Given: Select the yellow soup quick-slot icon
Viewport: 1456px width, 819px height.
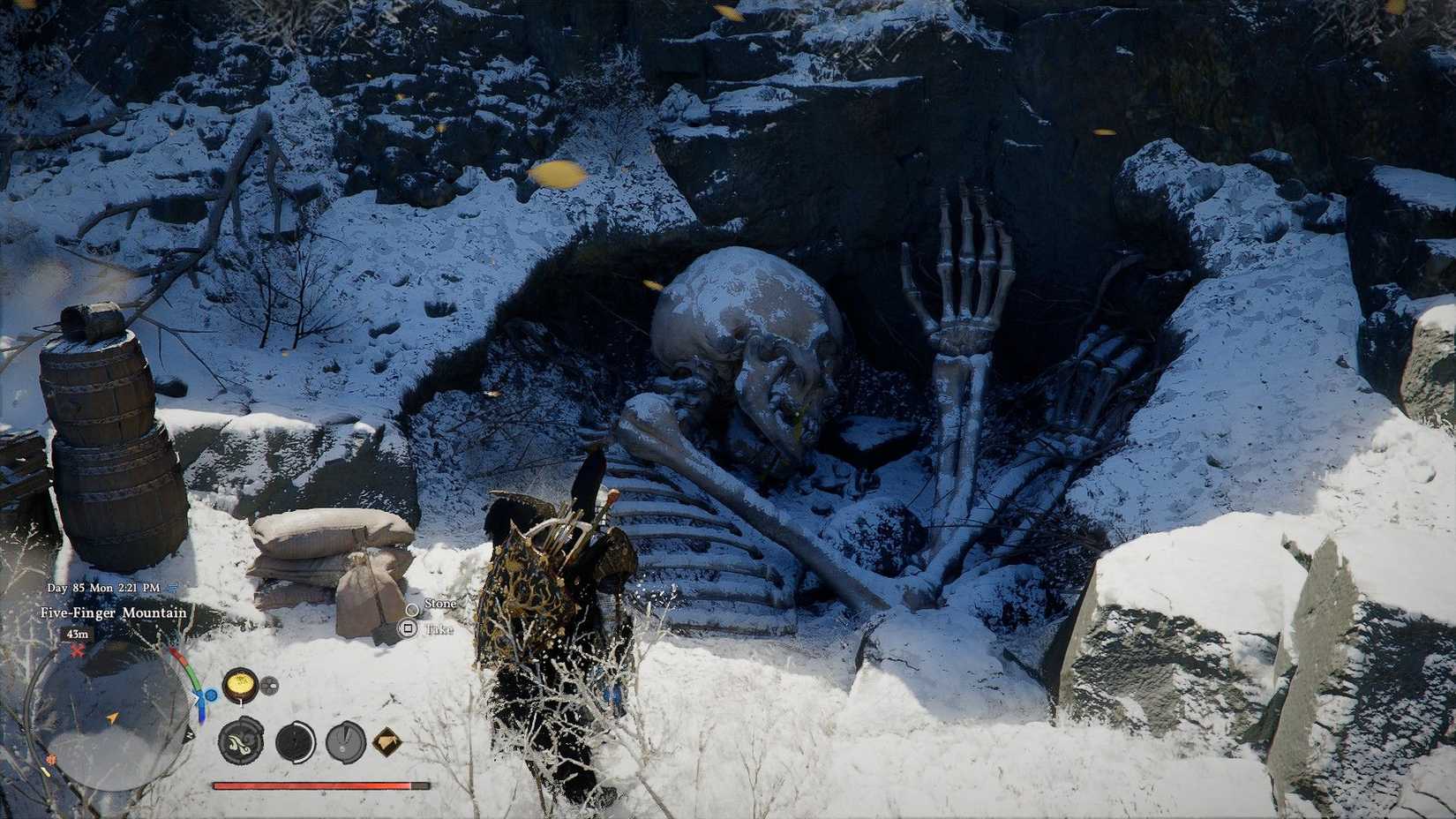Looking at the screenshot, I should click(x=240, y=684).
